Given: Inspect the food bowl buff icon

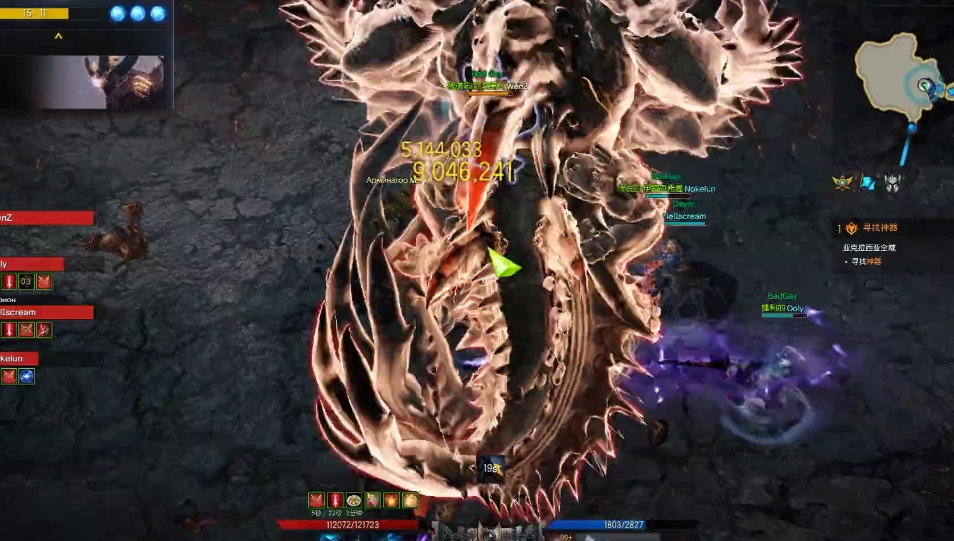Looking at the screenshot, I should 353,500.
